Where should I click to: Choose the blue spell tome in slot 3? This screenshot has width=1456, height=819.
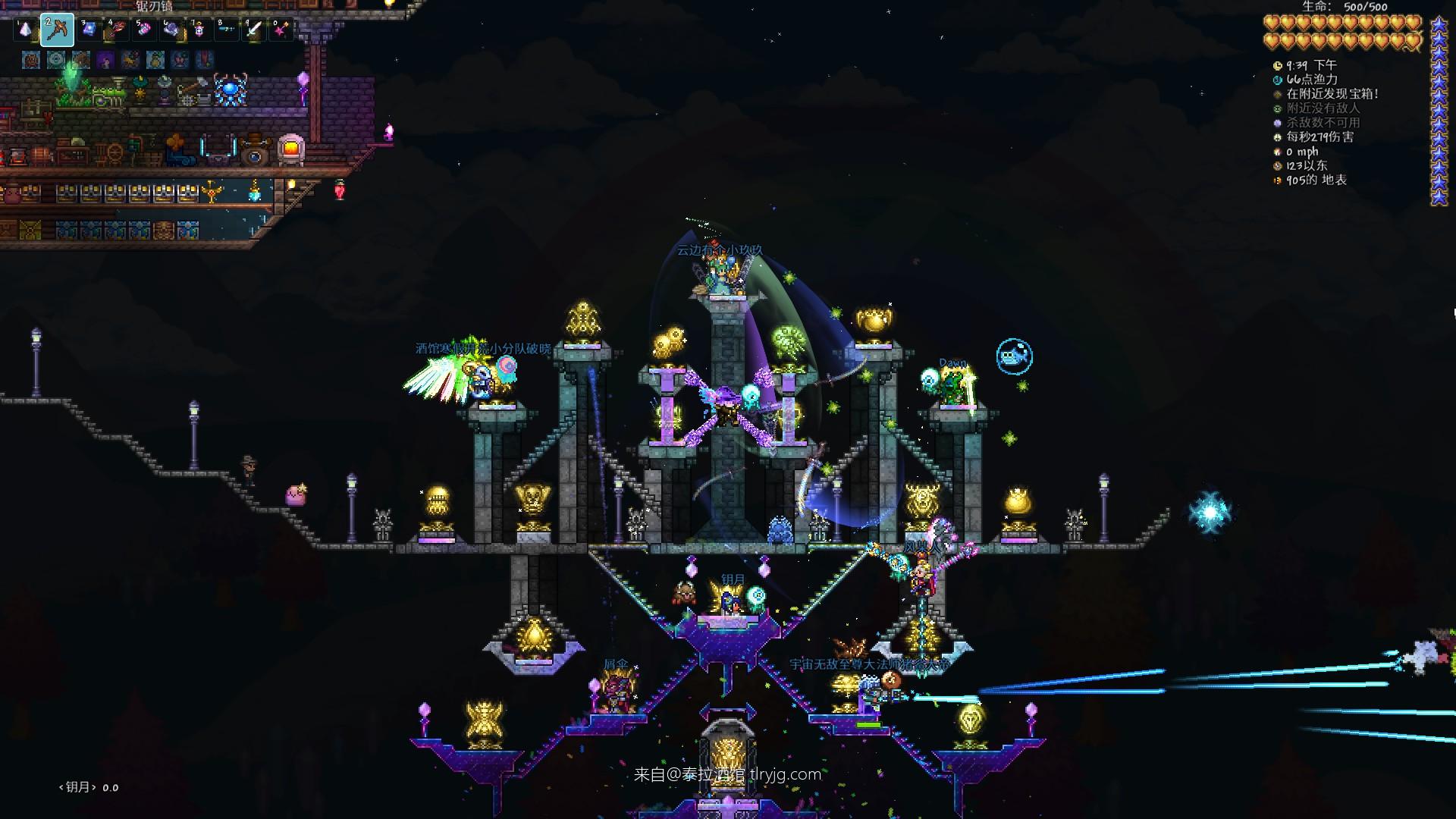(x=89, y=30)
